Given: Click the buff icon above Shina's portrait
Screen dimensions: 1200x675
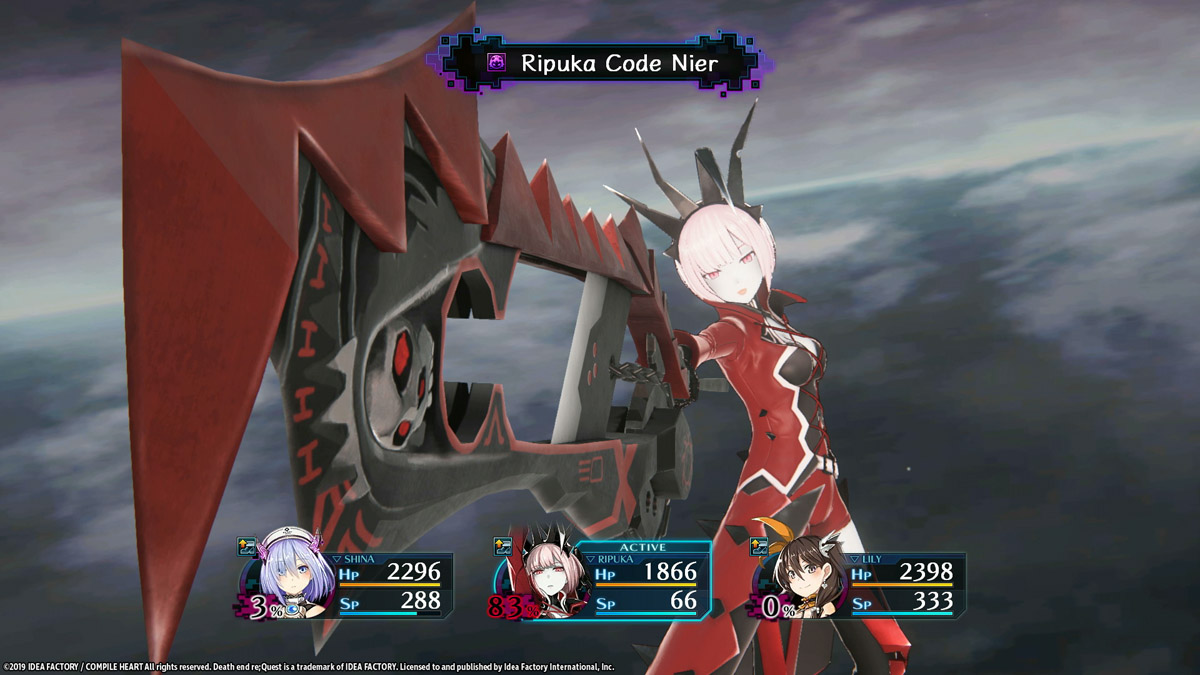Looking at the screenshot, I should 247,546.
